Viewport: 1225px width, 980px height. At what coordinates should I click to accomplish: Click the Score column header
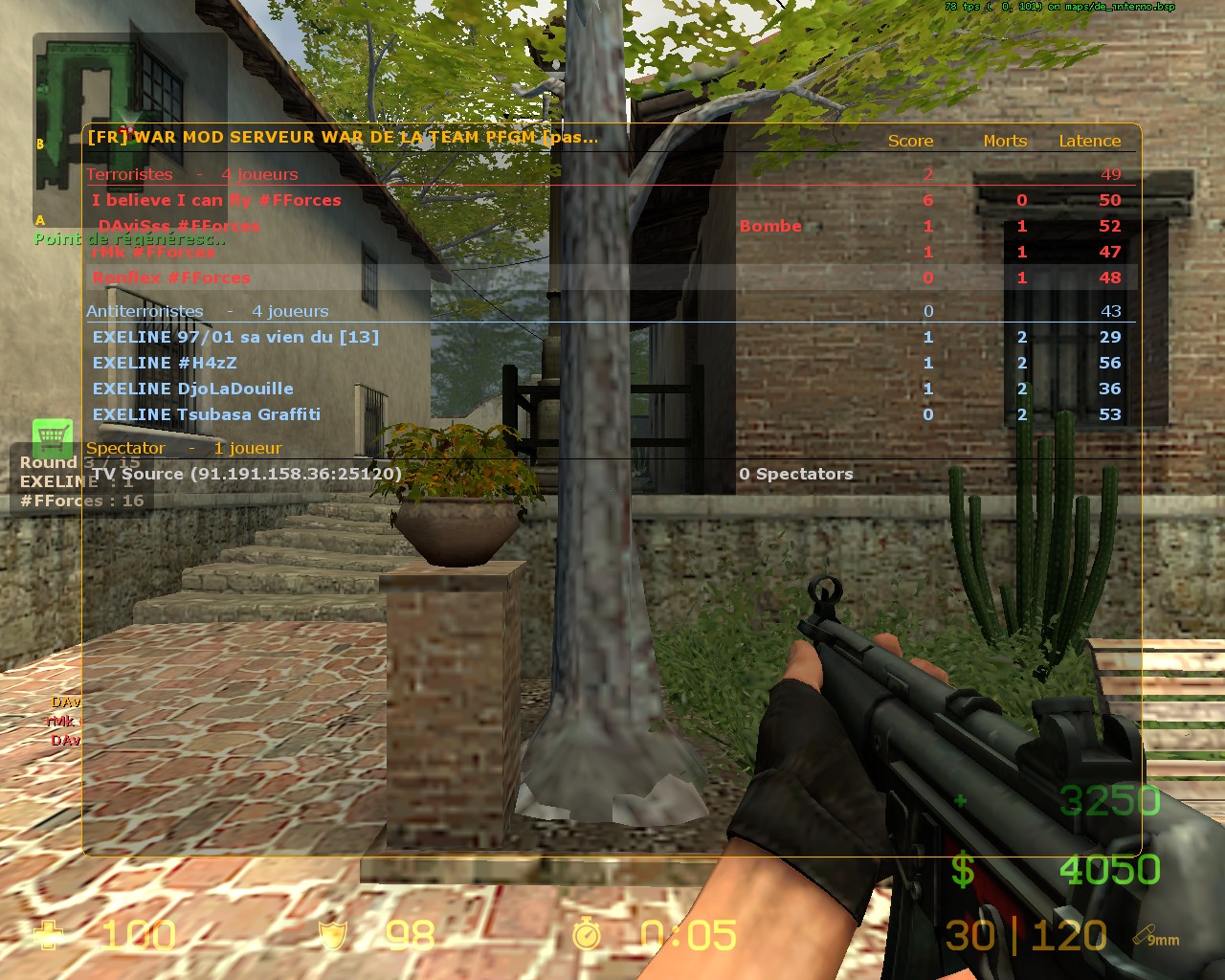[x=910, y=141]
